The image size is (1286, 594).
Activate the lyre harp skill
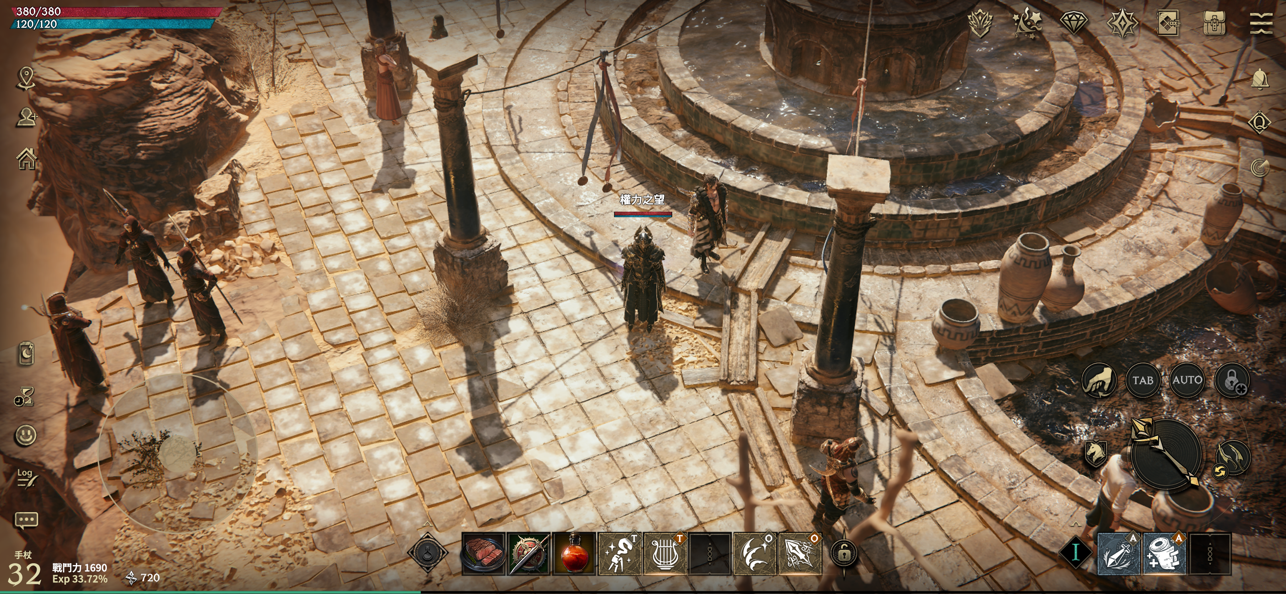664,554
